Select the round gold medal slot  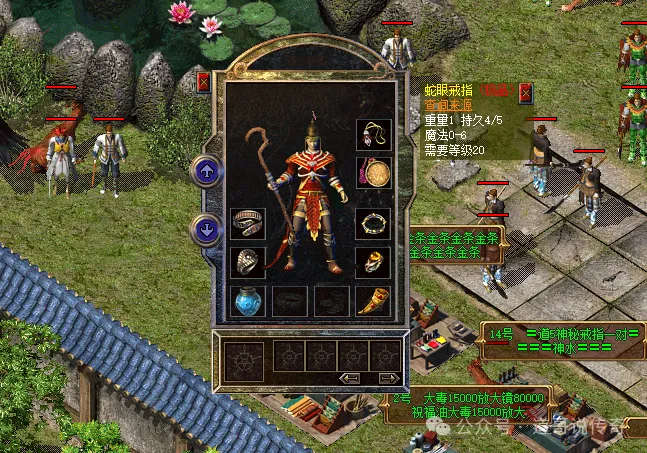point(372,173)
